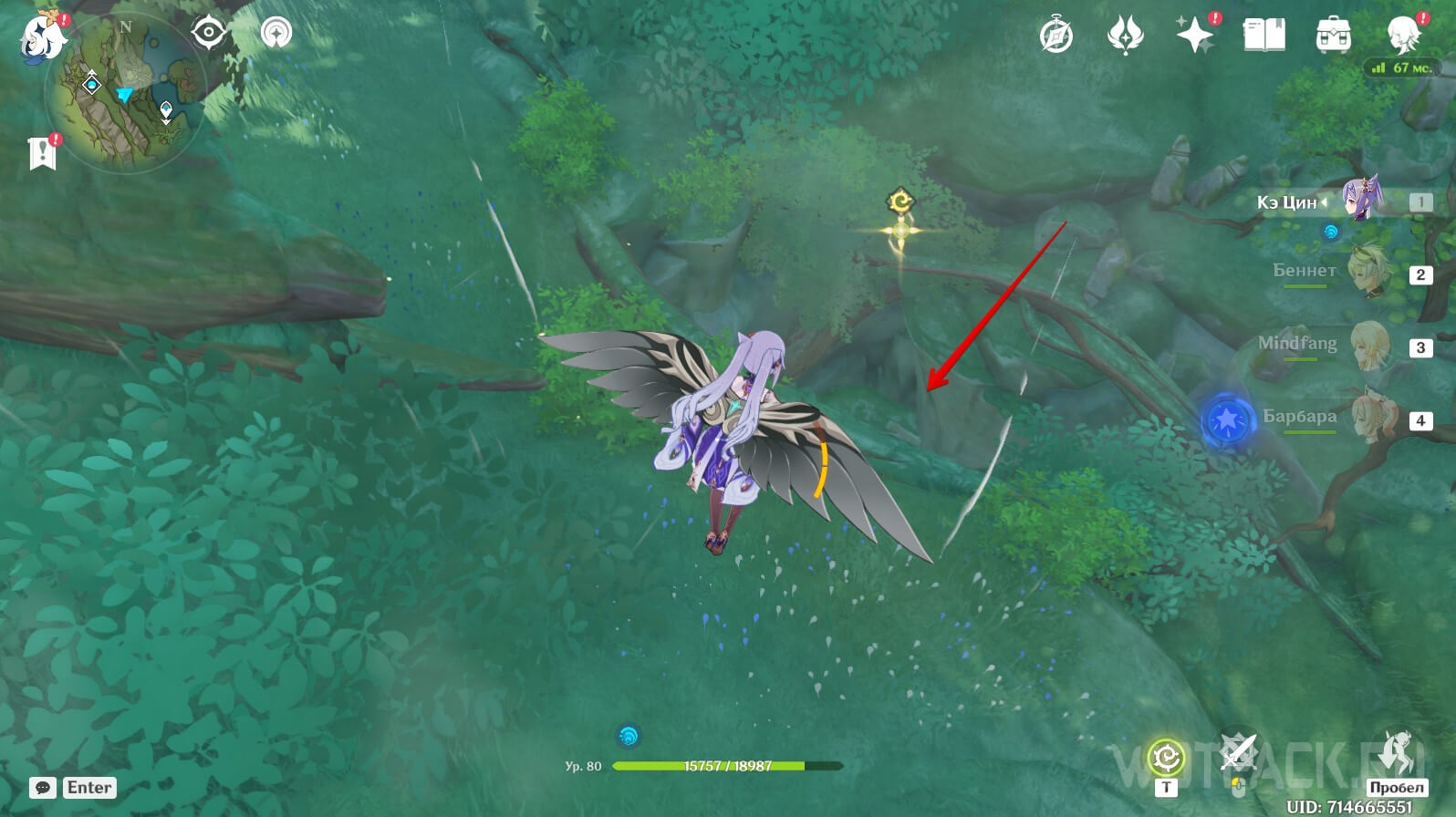Image resolution: width=1456 pixels, height=817 pixels.
Task: Open the Paimon menu icon
Action: pyautogui.click(x=42, y=36)
